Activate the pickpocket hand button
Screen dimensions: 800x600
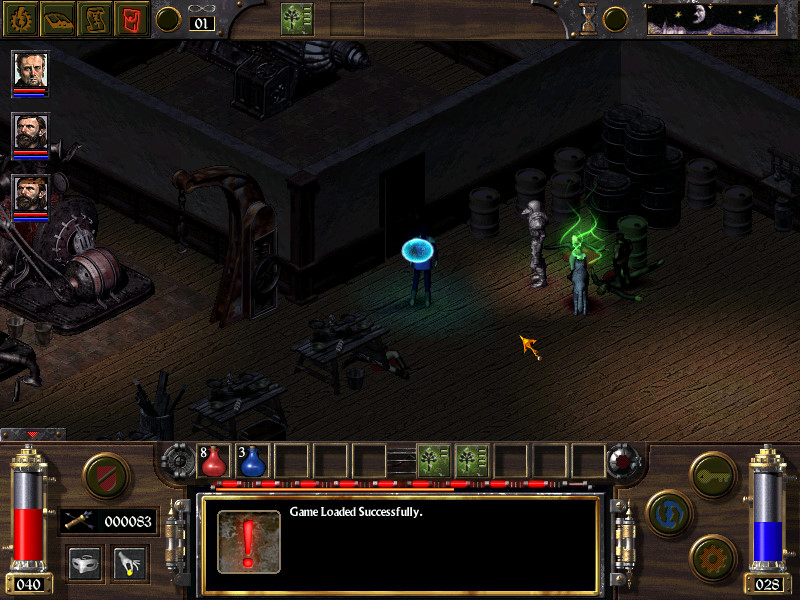click(128, 562)
